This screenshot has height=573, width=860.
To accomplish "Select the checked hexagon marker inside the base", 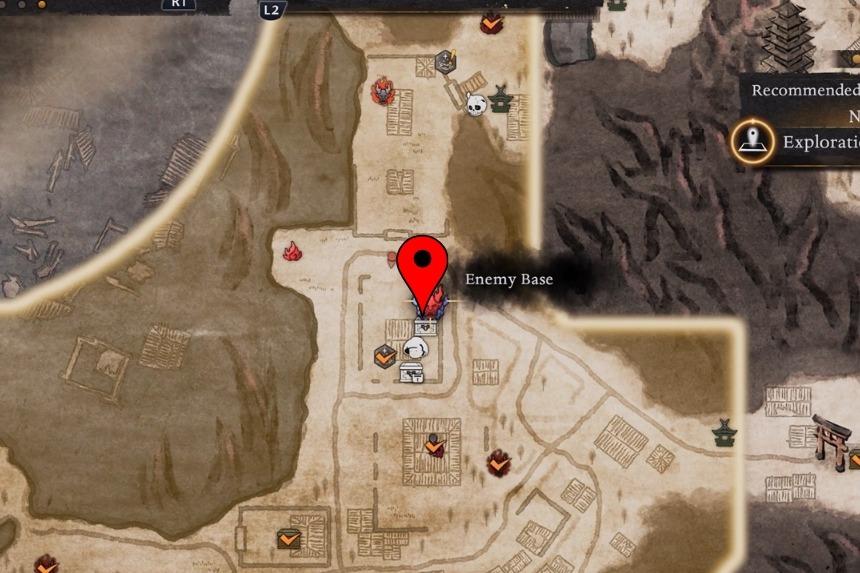I will pos(384,354).
